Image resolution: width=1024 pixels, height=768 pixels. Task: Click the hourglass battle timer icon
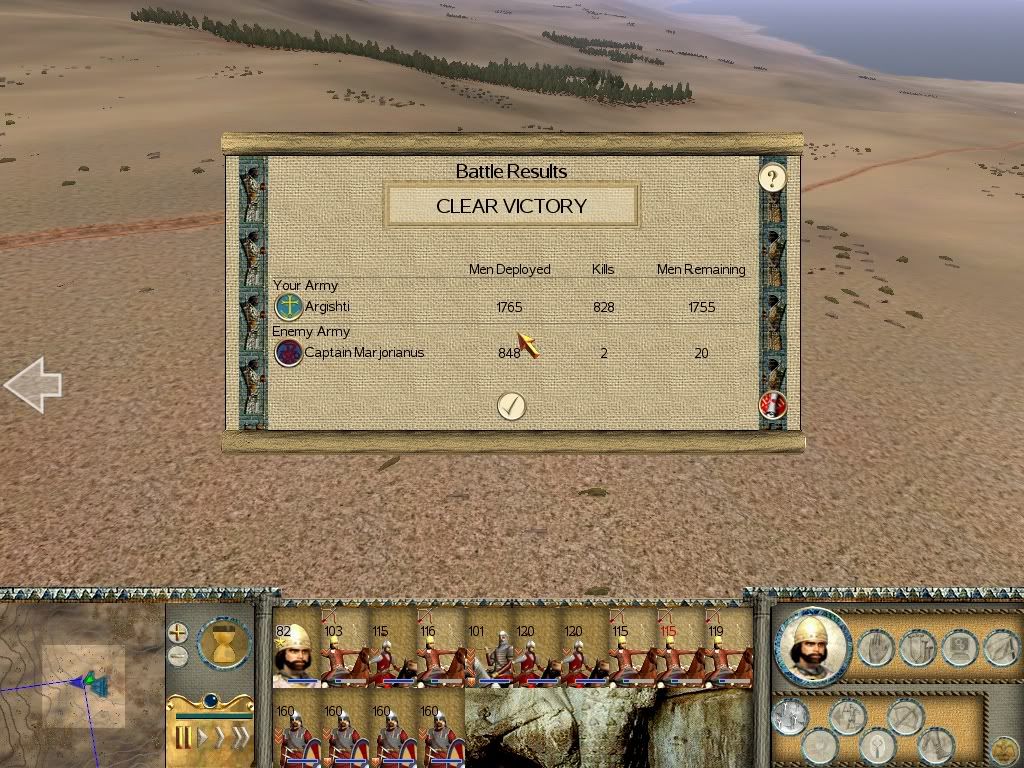click(223, 642)
